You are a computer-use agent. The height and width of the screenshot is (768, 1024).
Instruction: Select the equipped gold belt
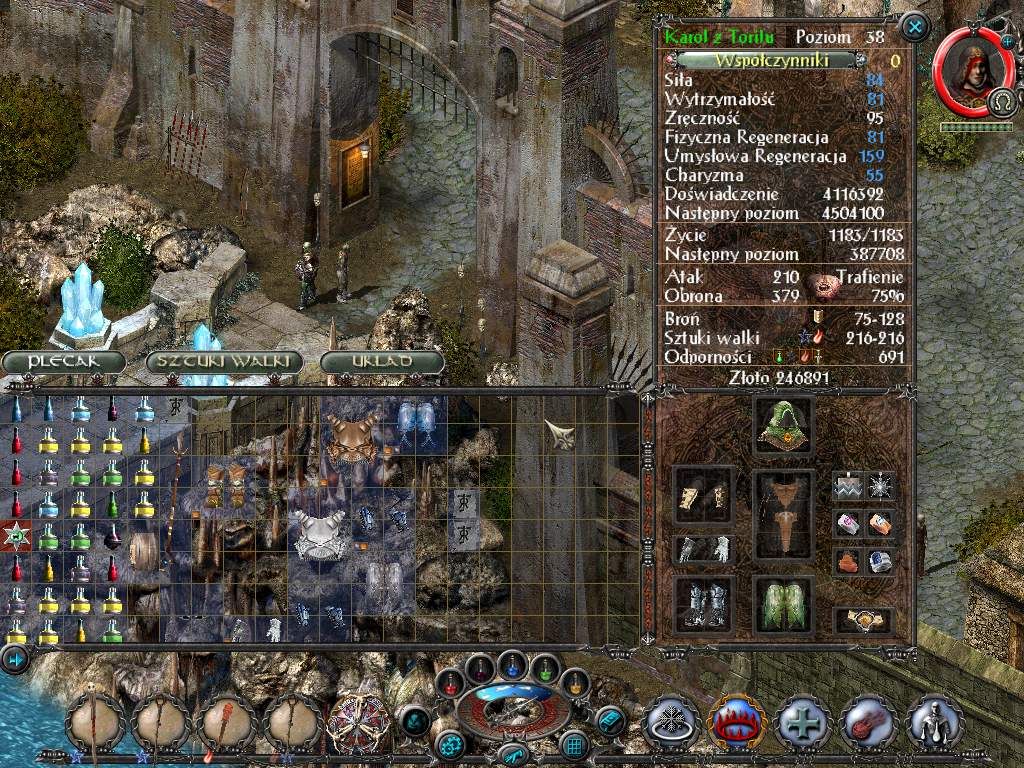(x=864, y=619)
